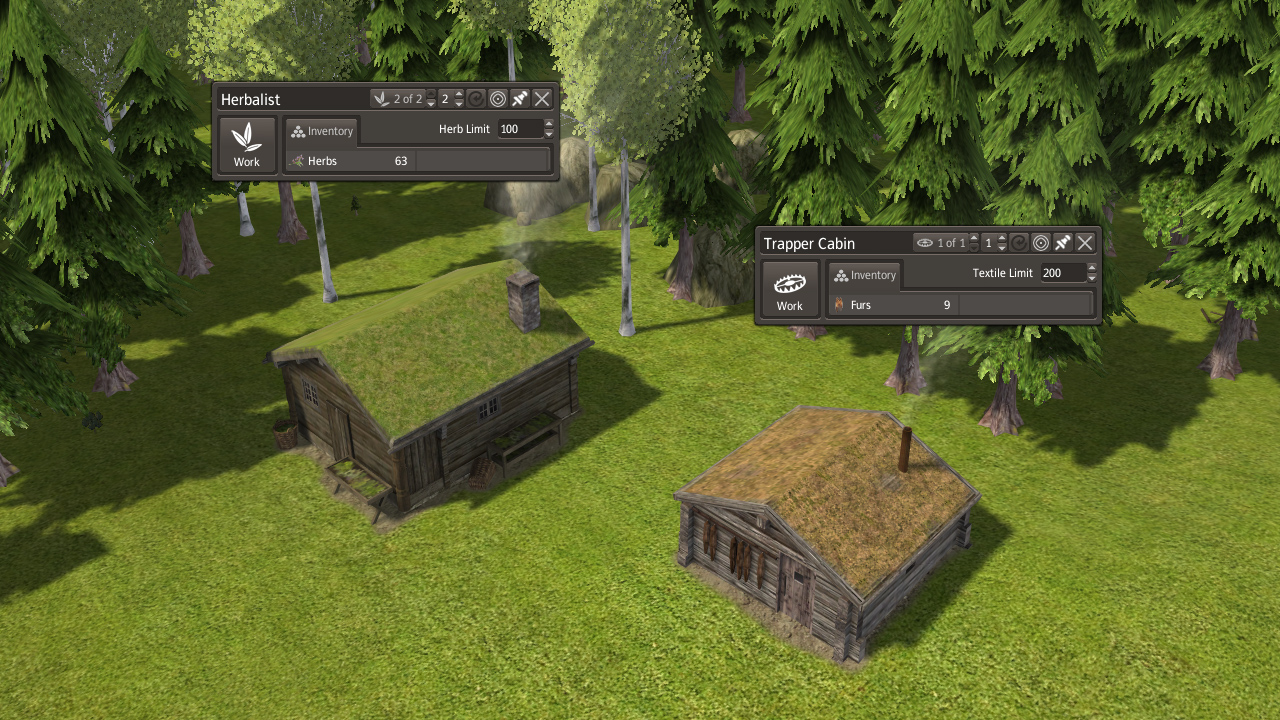Image resolution: width=1280 pixels, height=720 pixels.
Task: Toggle the Herbalist Work button
Action: (x=247, y=145)
